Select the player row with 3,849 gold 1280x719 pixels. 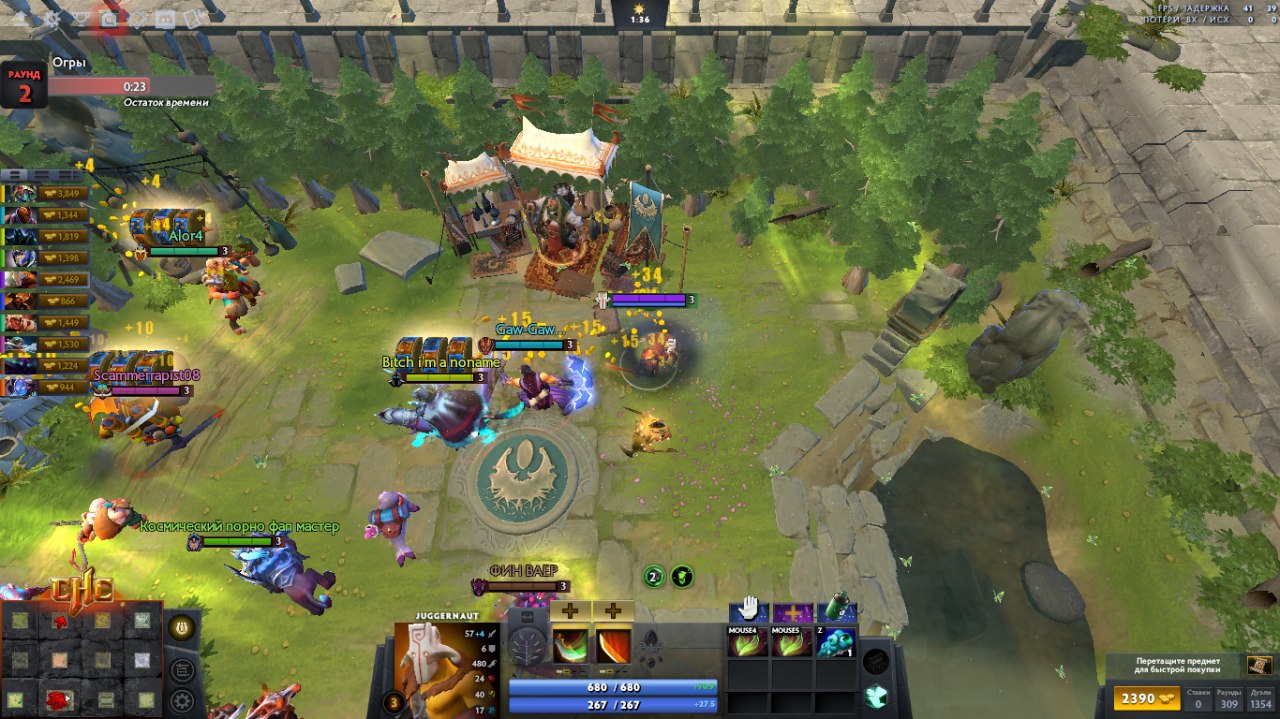click(x=47, y=193)
